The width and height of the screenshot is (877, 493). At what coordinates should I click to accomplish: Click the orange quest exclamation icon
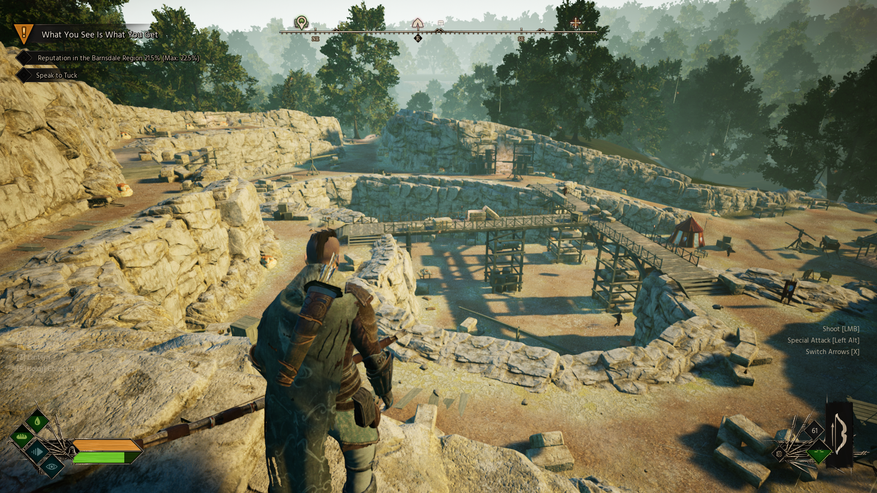click(23, 34)
